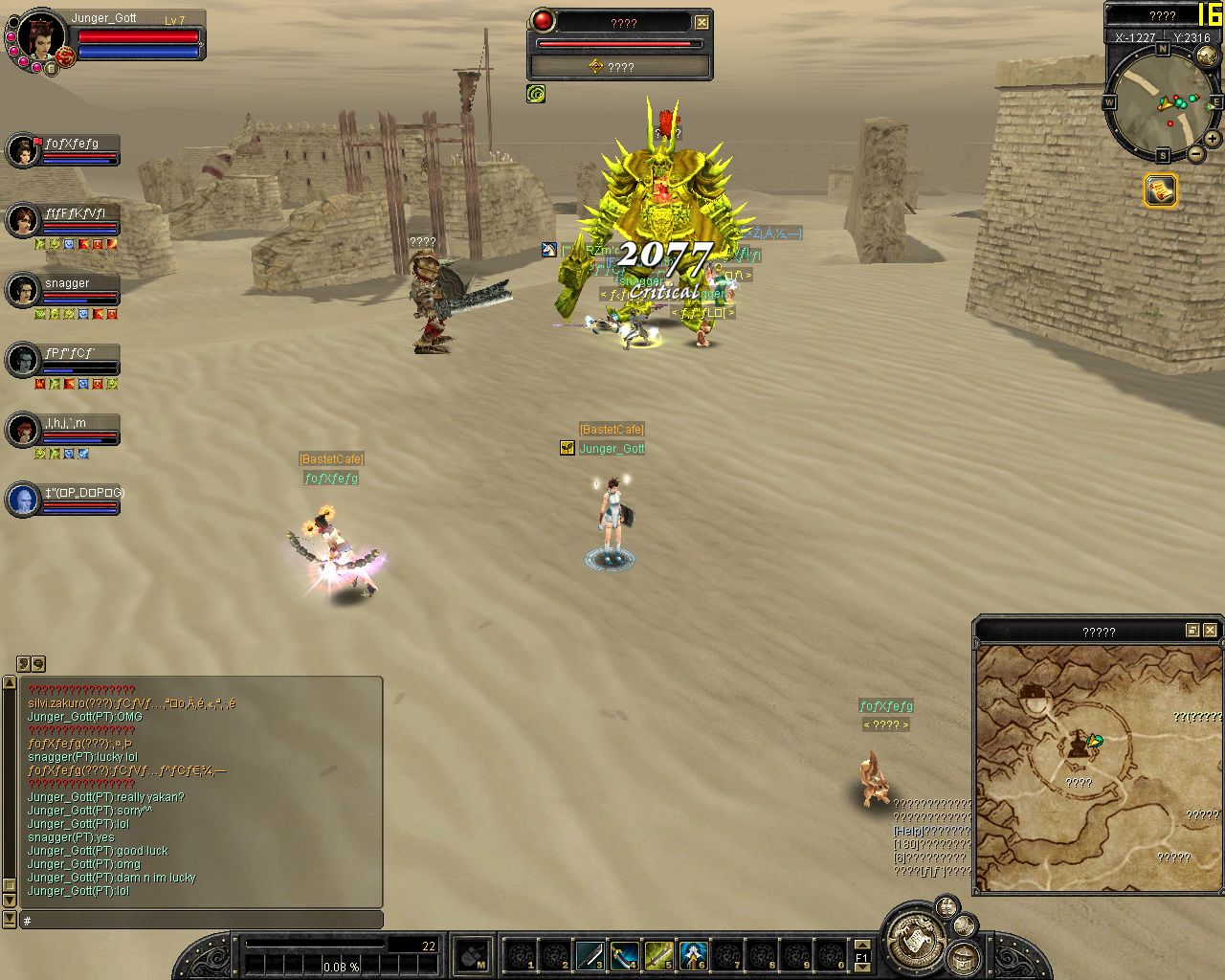The image size is (1225, 980).
Task: Close the region map window
Action: coord(1211,630)
